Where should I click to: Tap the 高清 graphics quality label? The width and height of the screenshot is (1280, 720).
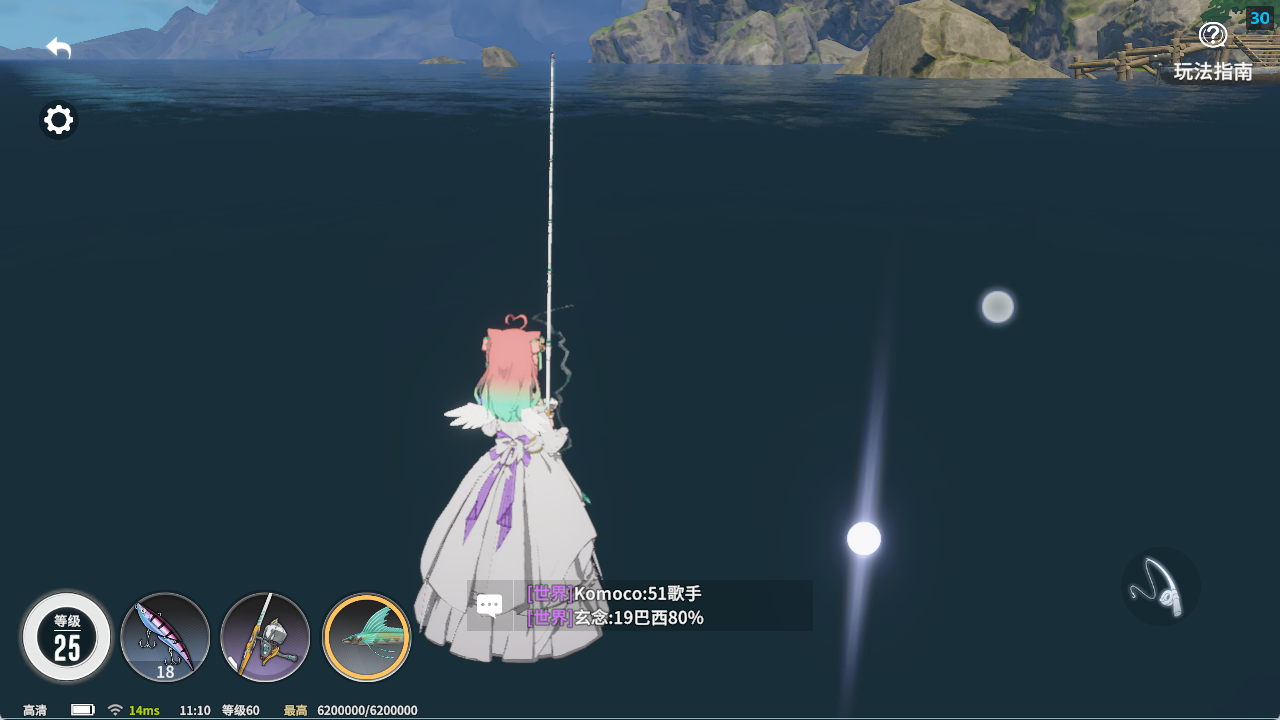(34, 710)
